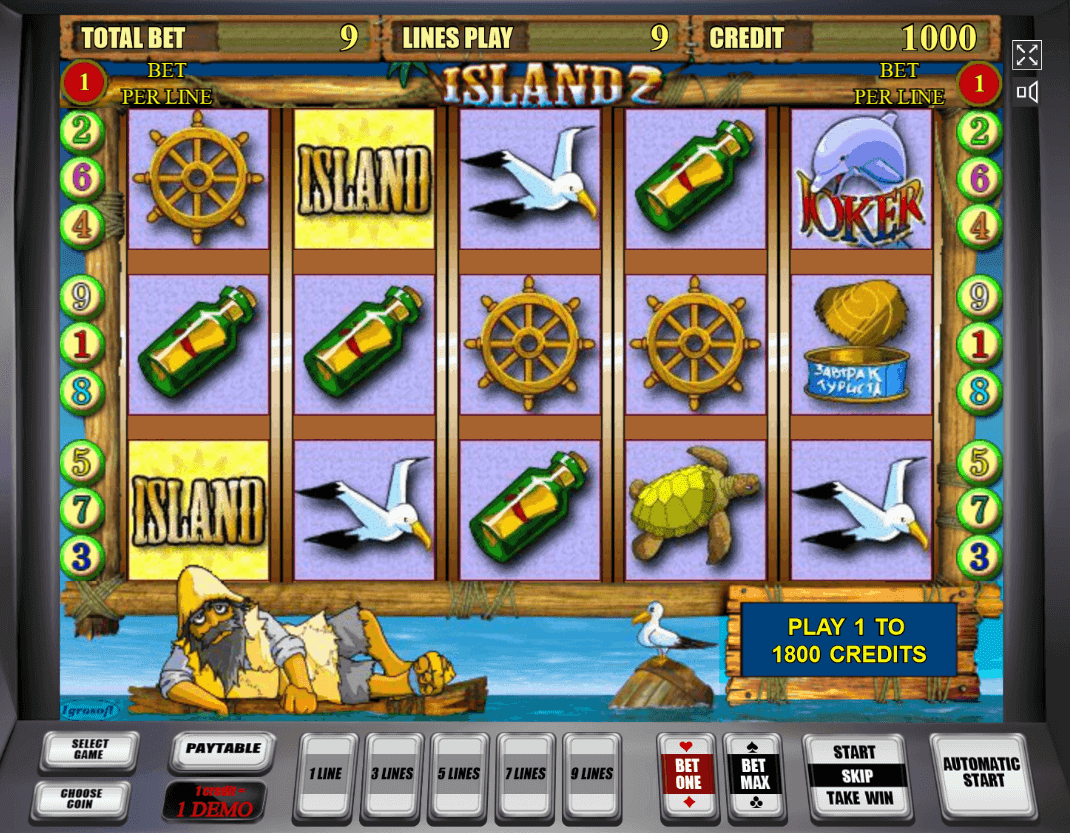The width and height of the screenshot is (1070, 833).
Task: Click the Bet One button
Action: point(688,775)
